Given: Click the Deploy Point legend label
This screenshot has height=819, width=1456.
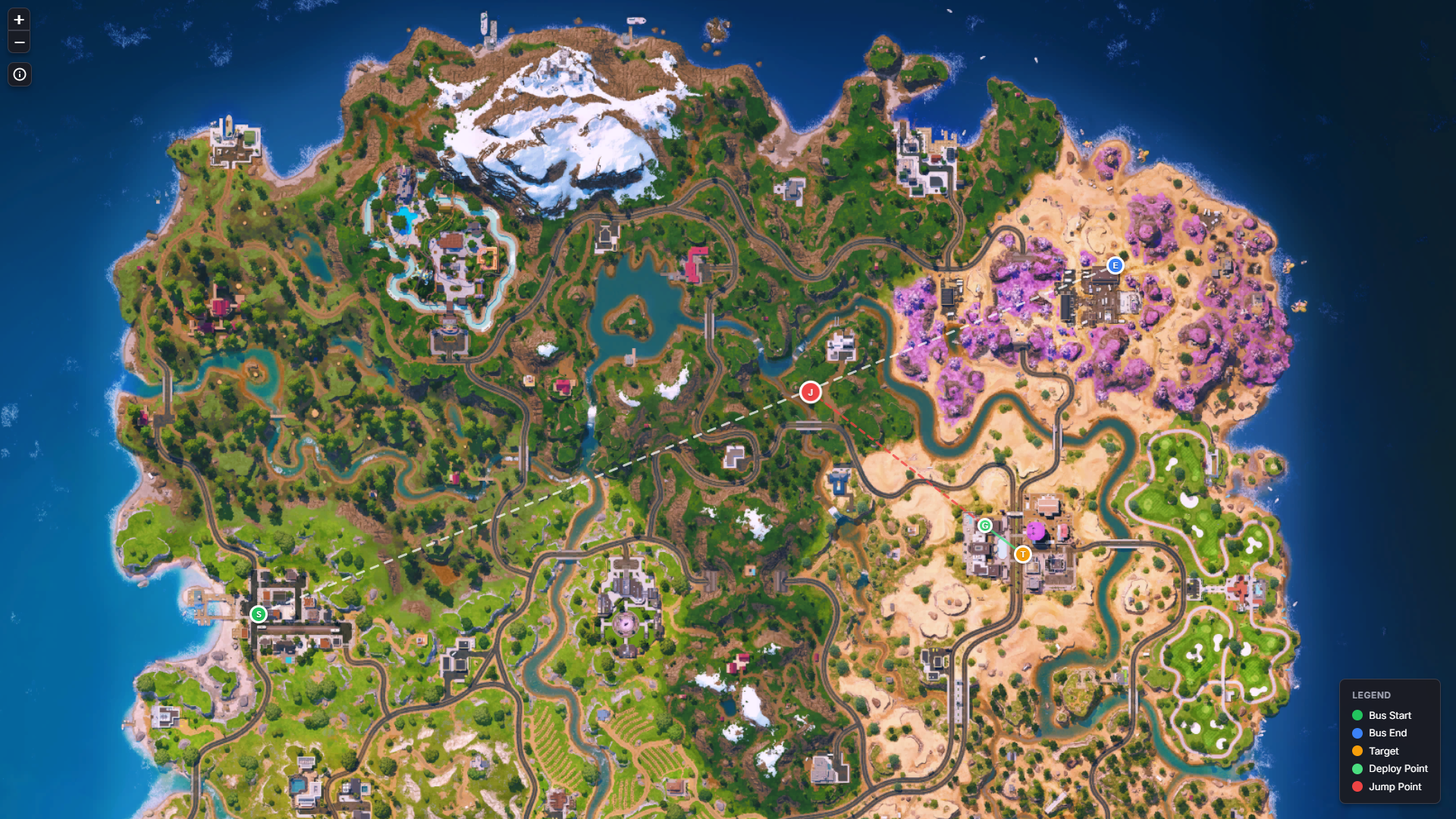Looking at the screenshot, I should [x=1398, y=768].
